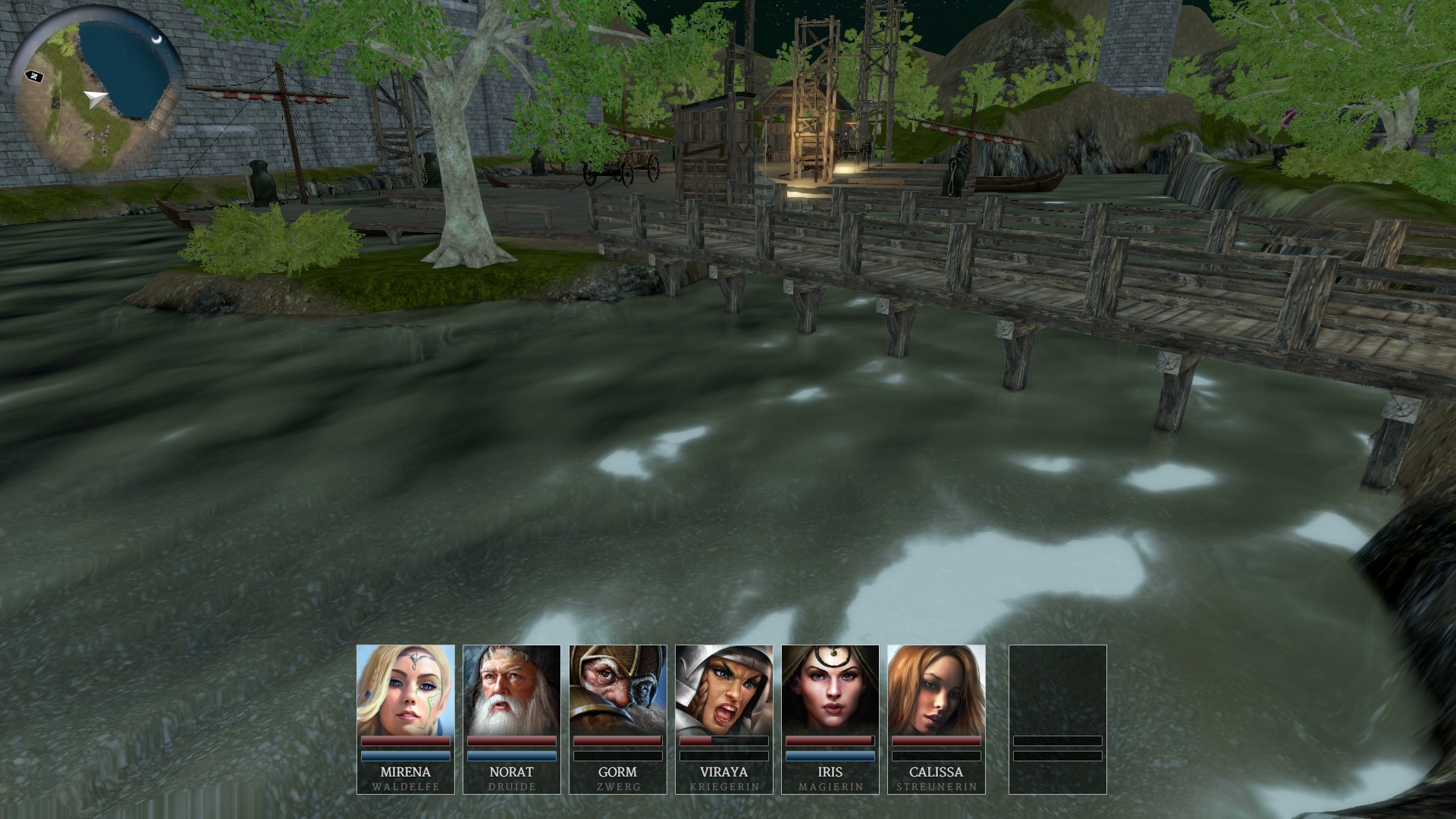This screenshot has height=819, width=1456.
Task: Pick Gorm the Zwerg portrait
Action: (618, 690)
